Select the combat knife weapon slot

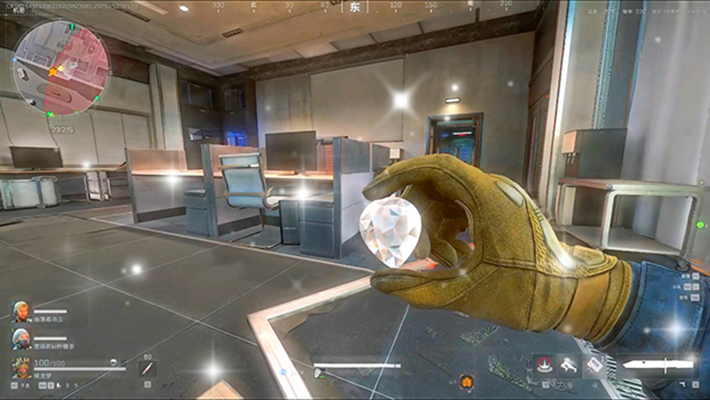coord(656,366)
